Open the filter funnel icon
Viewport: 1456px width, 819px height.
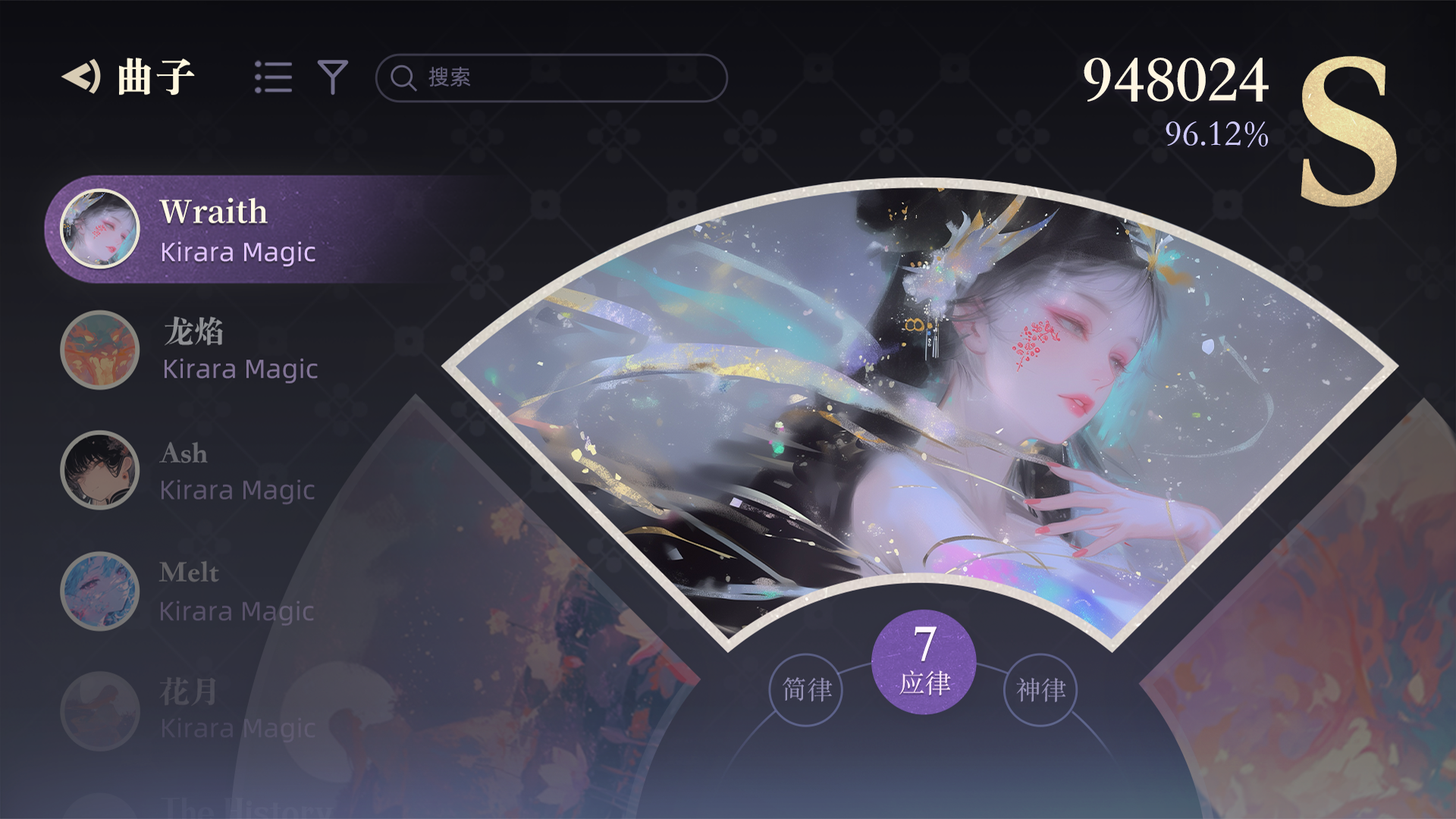(331, 76)
